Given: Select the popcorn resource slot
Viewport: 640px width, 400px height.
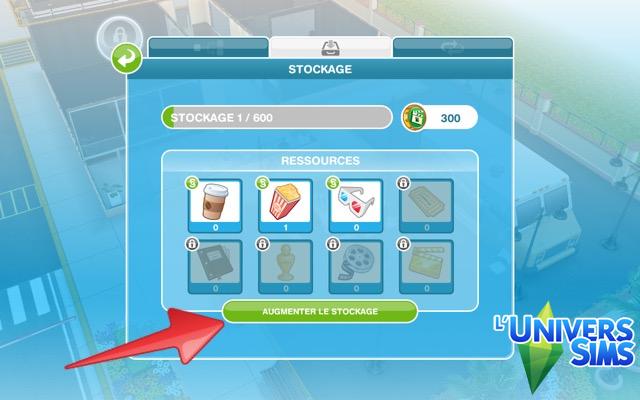Looking at the screenshot, I should coord(286,203).
